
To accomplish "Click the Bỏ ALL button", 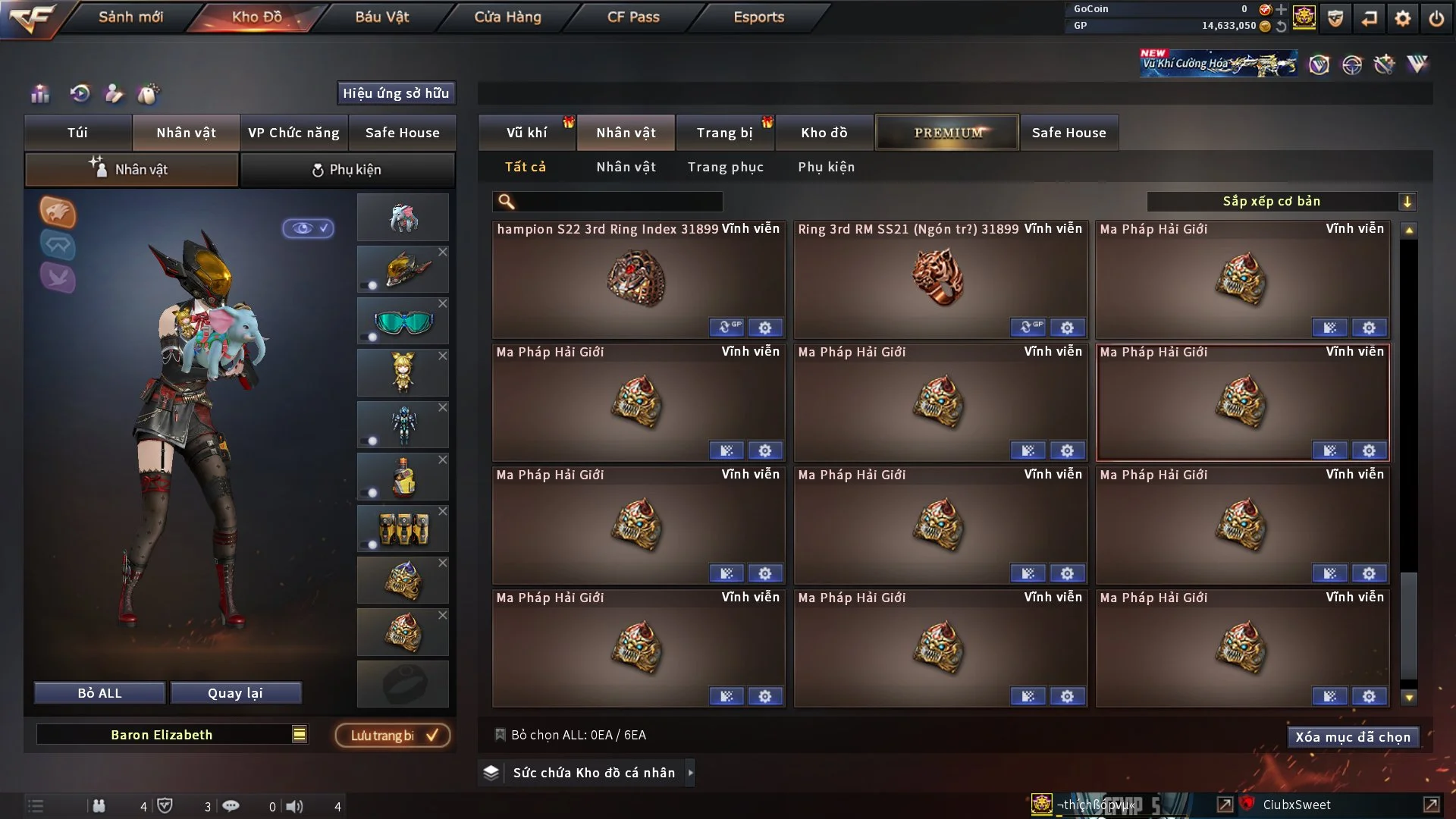I will 99,693.
